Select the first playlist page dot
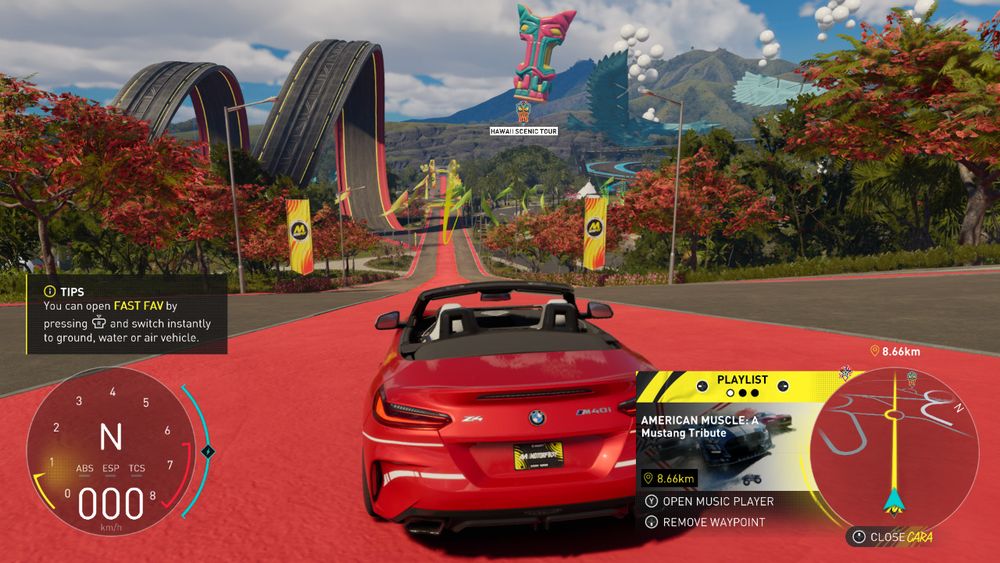Viewport: 1000px width, 563px height. [729, 393]
